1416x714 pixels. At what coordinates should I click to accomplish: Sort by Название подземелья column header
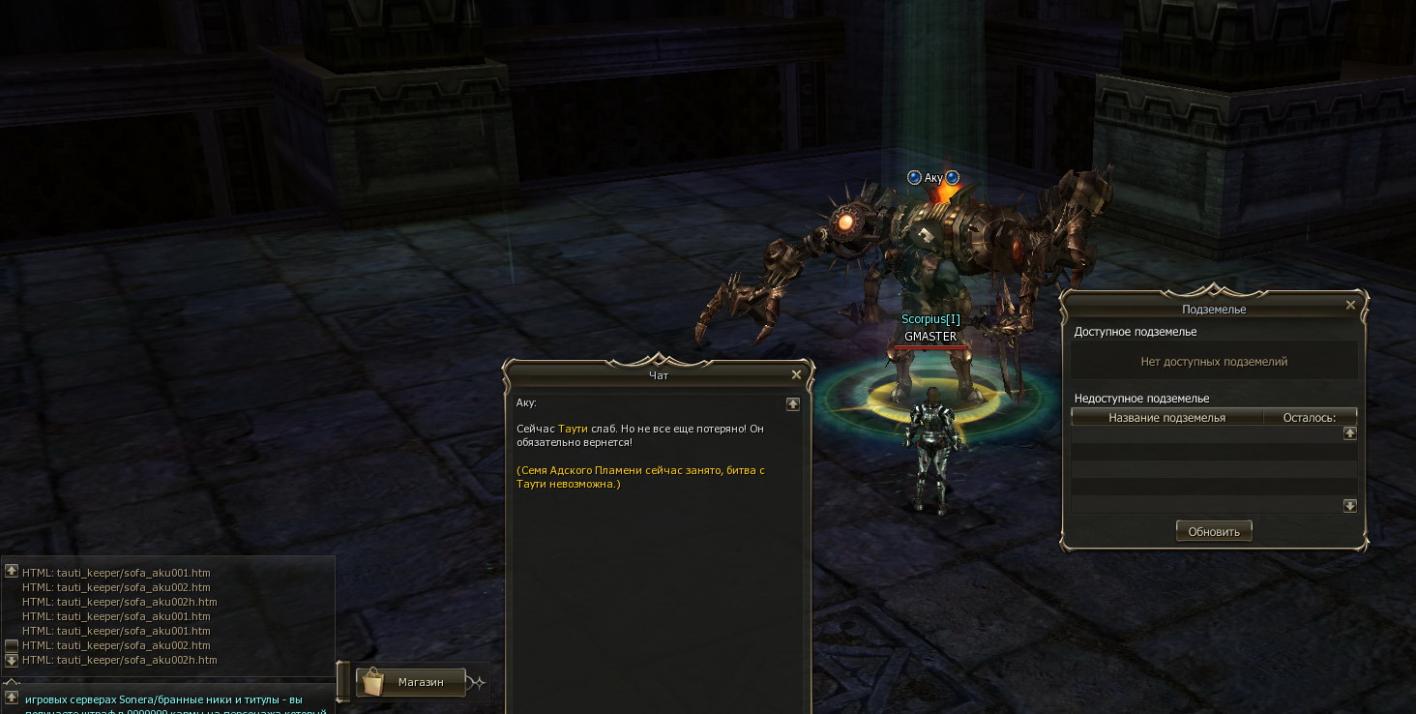(x=1166, y=417)
